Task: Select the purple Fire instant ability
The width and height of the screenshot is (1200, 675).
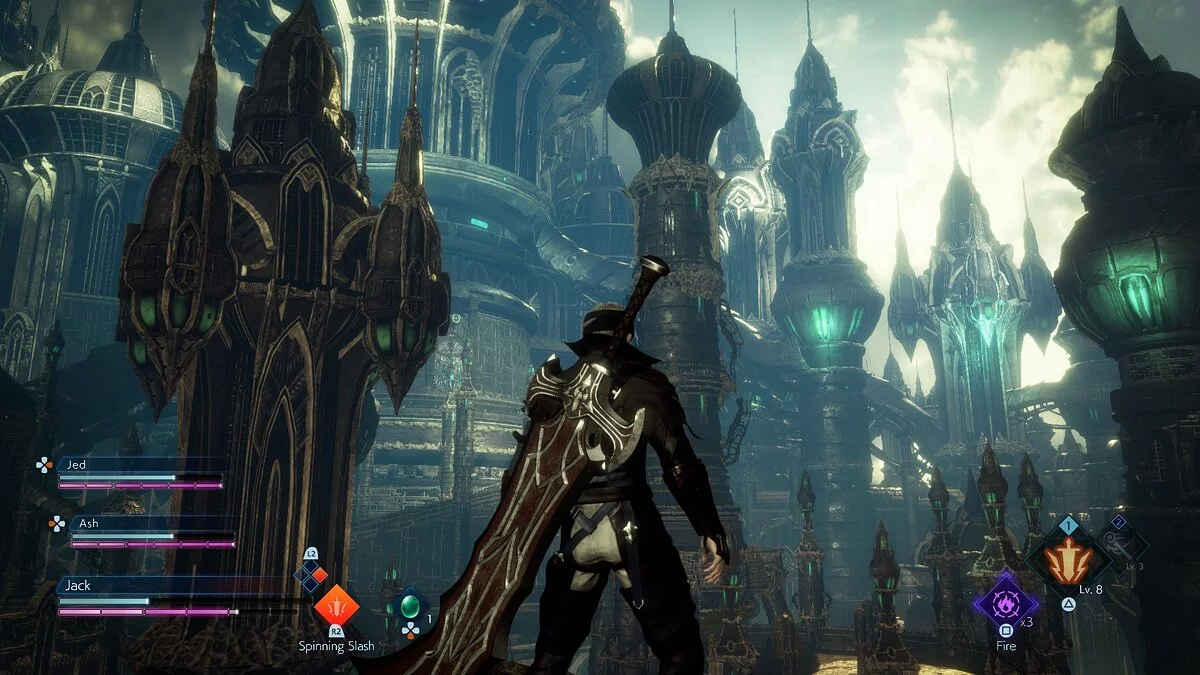Action: pyautogui.click(x=1005, y=600)
